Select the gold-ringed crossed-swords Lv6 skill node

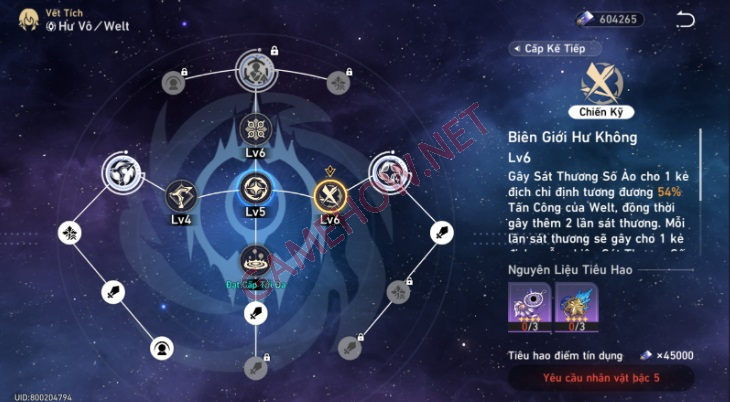click(x=330, y=193)
